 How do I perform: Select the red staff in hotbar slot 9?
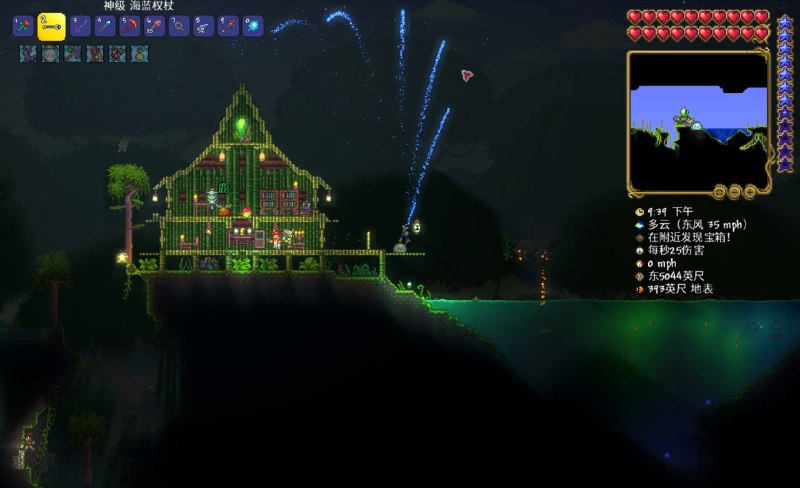(228, 27)
